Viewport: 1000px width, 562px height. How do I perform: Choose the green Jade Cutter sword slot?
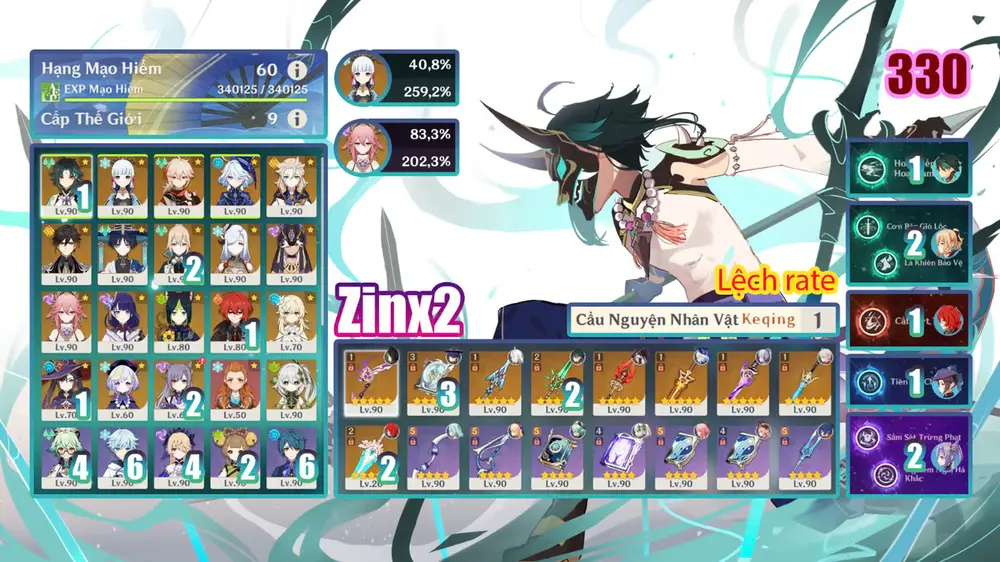(x=558, y=381)
